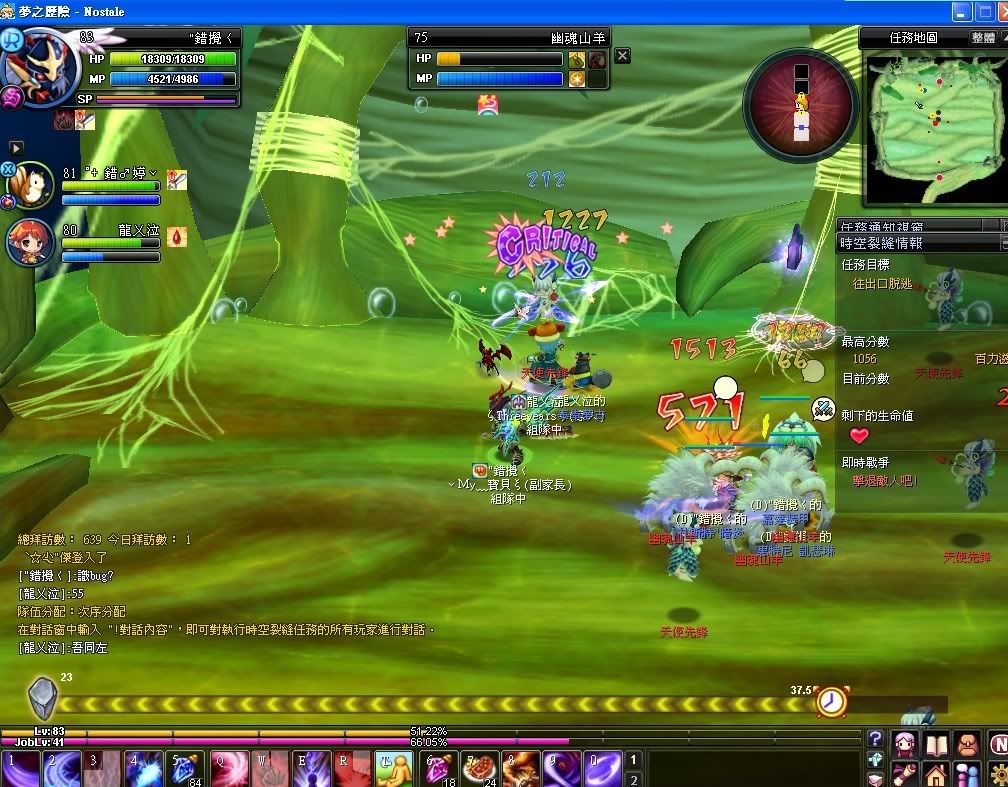
Task: Minimize the Nostale game window
Action: (x=962, y=12)
